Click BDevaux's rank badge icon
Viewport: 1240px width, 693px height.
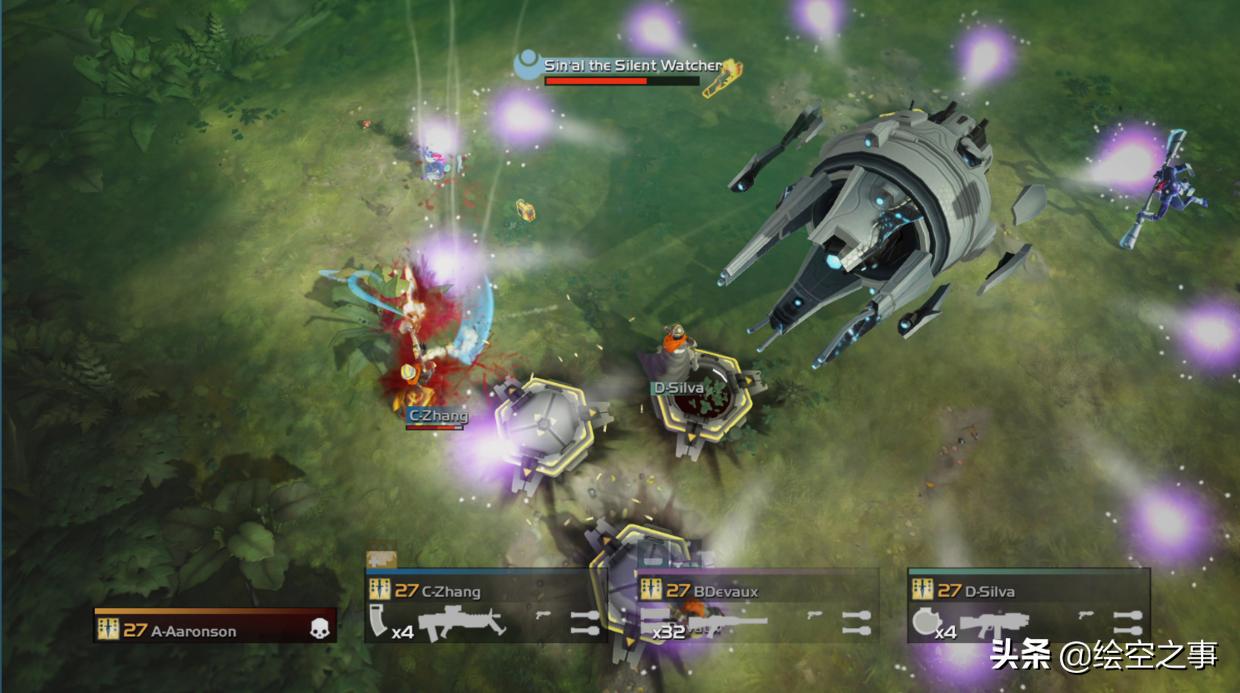651,590
